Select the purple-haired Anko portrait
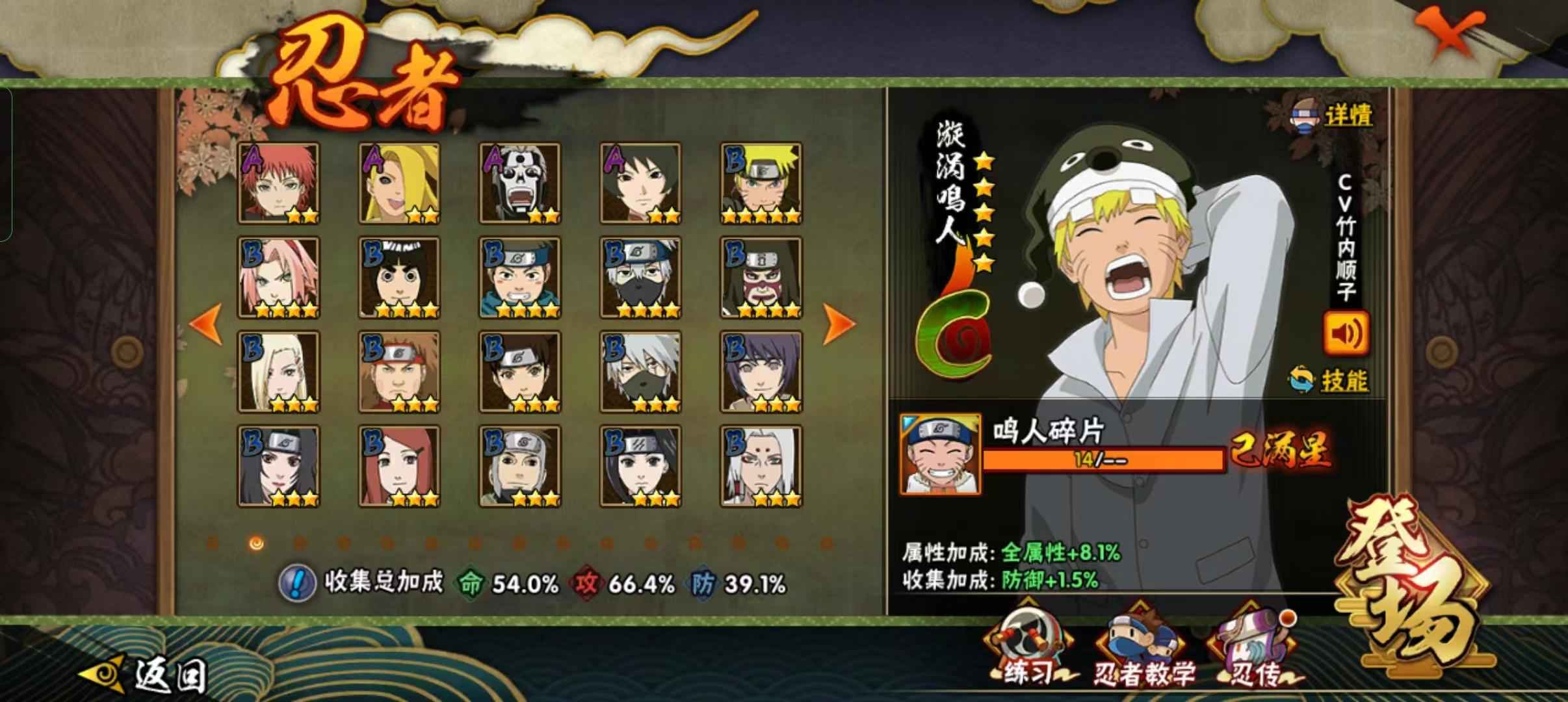 (x=761, y=372)
